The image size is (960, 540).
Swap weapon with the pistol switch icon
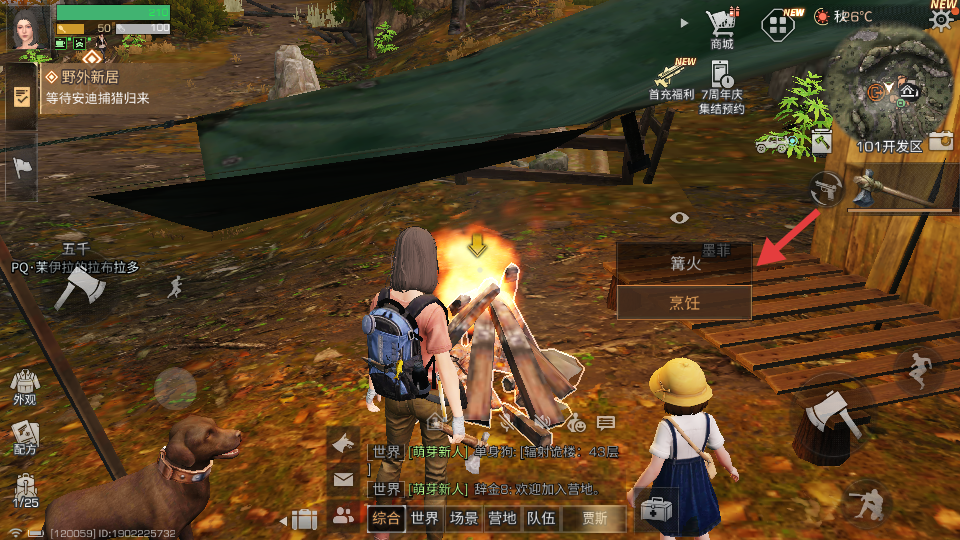pos(827,188)
